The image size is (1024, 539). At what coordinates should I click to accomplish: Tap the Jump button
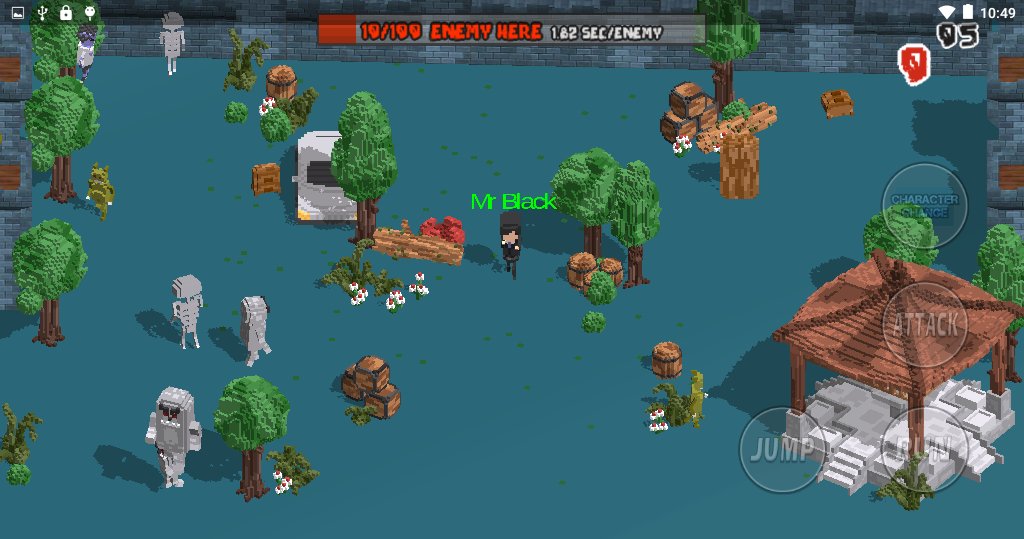point(783,449)
